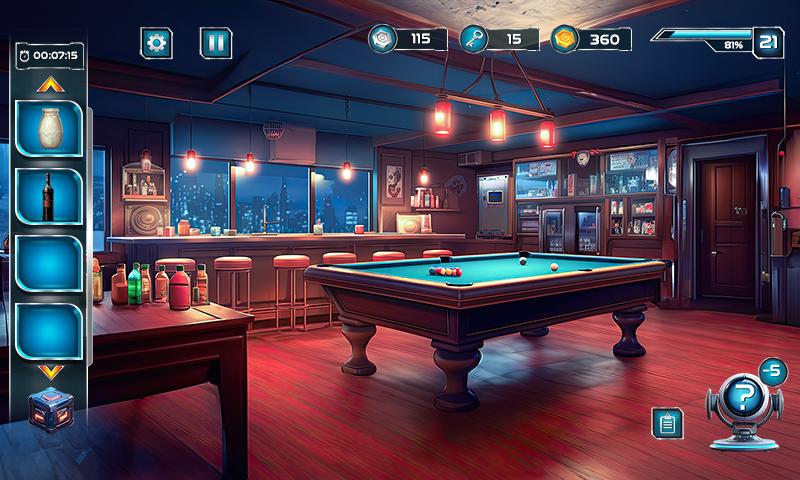Select the wine bottle inventory slot
800x480 pixels.
[x=49, y=195]
